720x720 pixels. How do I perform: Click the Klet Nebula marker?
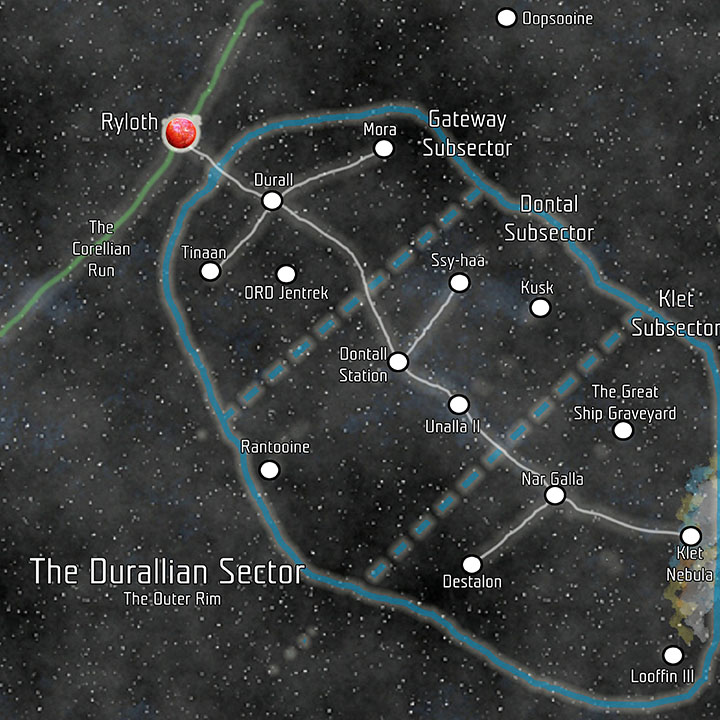690,535
